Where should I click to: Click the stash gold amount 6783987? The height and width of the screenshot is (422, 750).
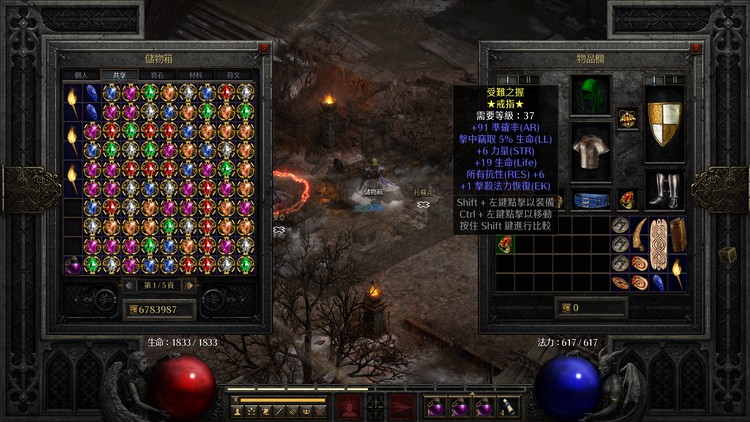(160, 309)
